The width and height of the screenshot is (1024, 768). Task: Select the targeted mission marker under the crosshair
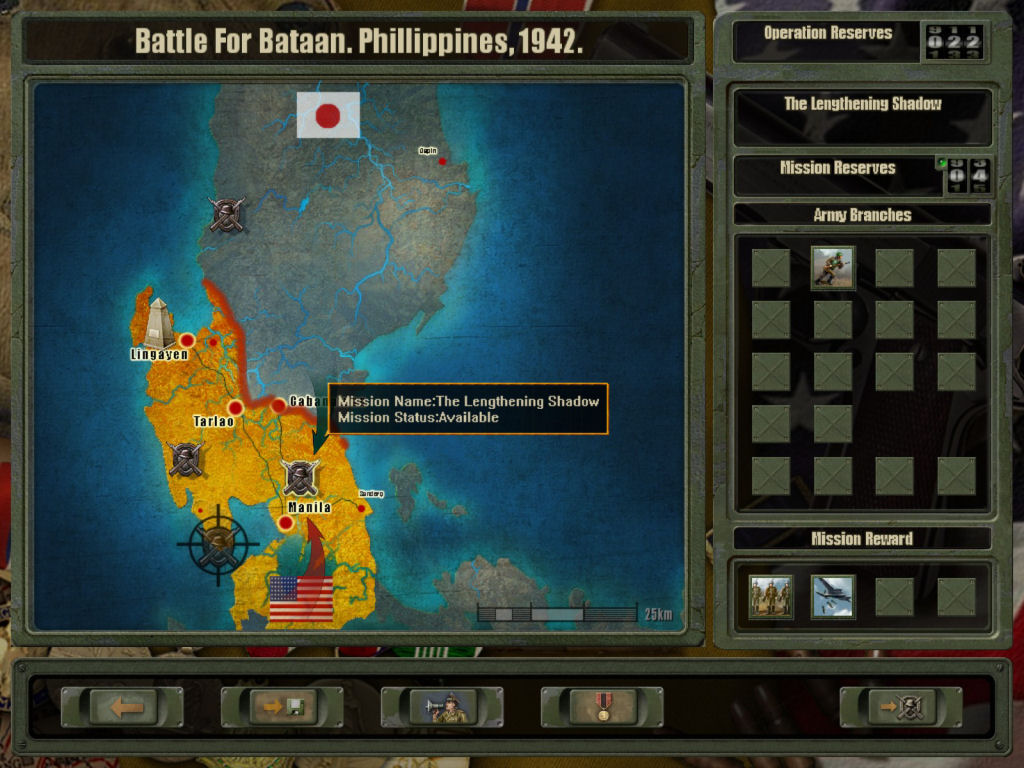click(x=218, y=545)
